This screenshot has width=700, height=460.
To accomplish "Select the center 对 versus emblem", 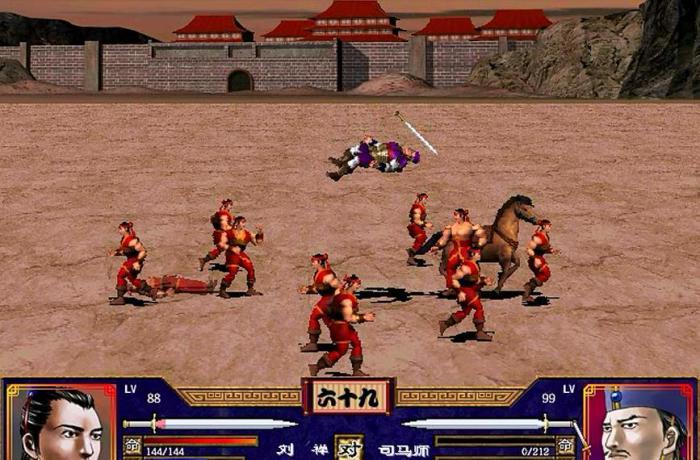I will point(349,447).
